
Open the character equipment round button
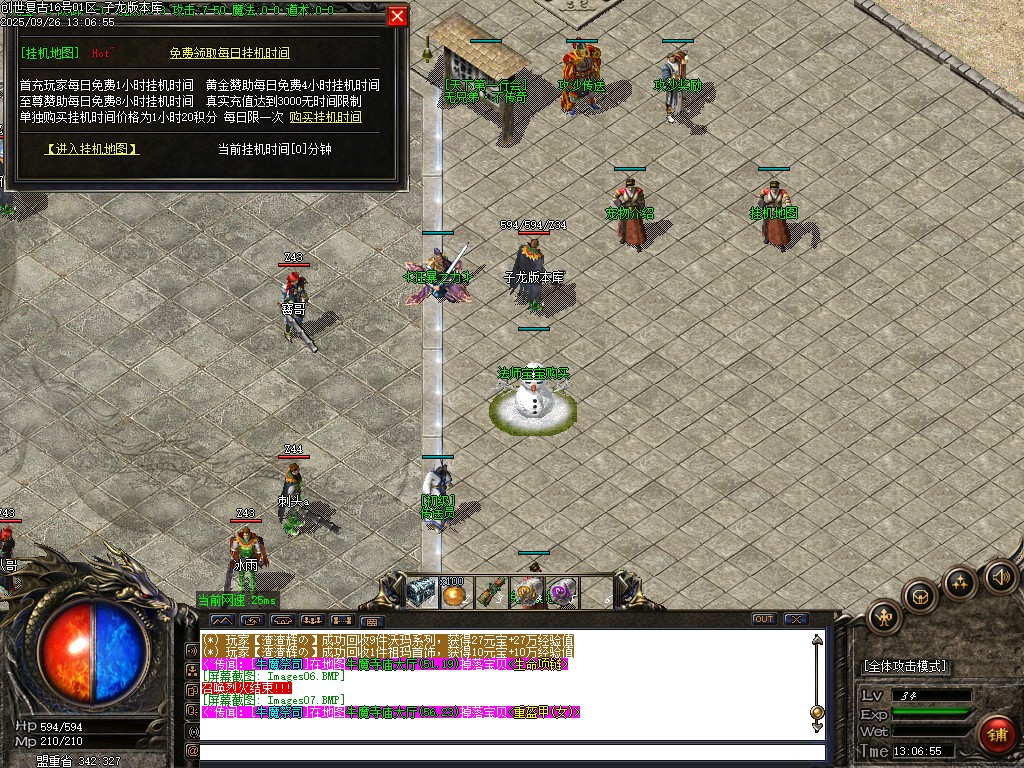(885, 616)
